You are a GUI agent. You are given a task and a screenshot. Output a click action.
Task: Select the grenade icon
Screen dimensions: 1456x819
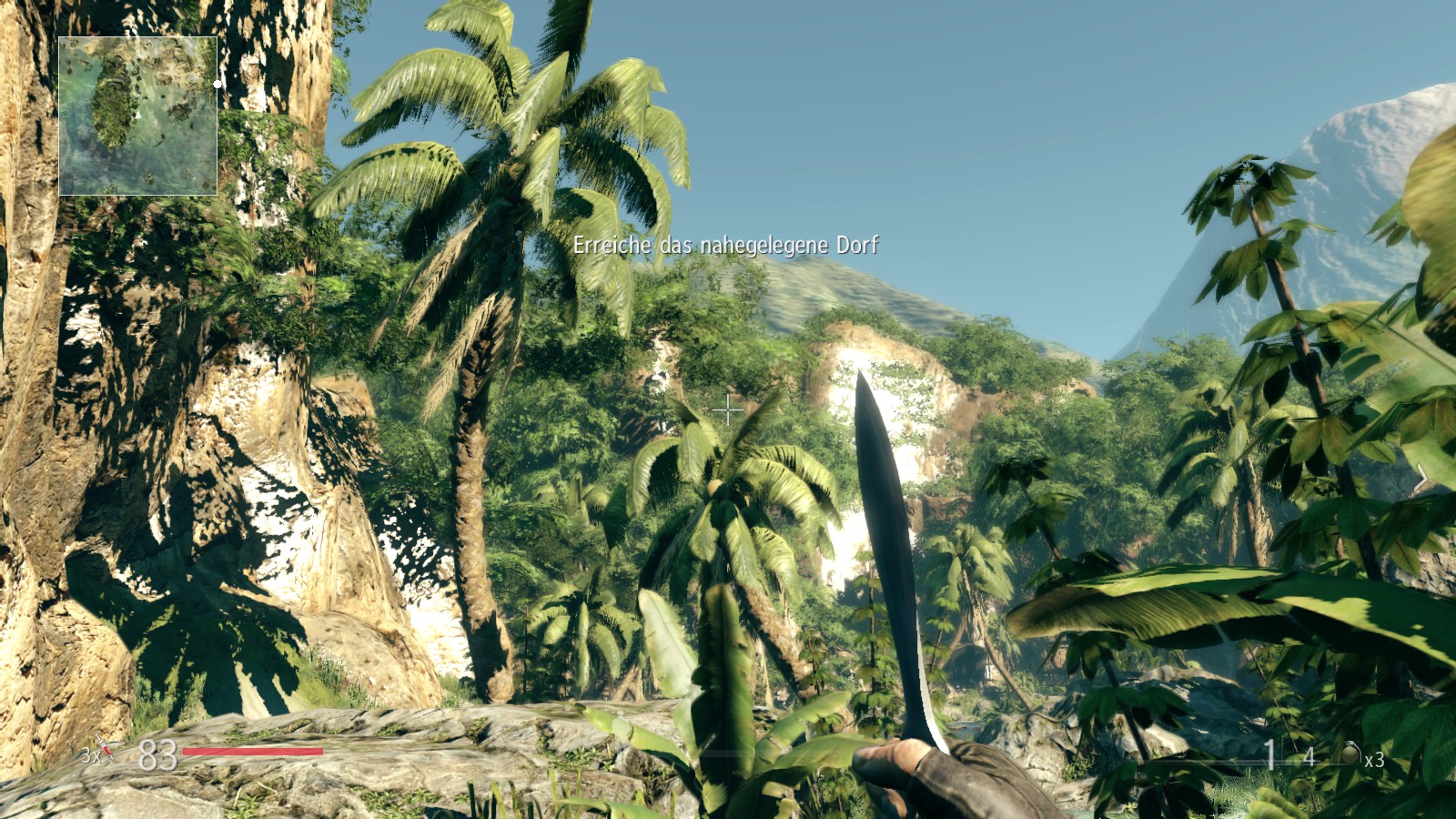[1351, 753]
